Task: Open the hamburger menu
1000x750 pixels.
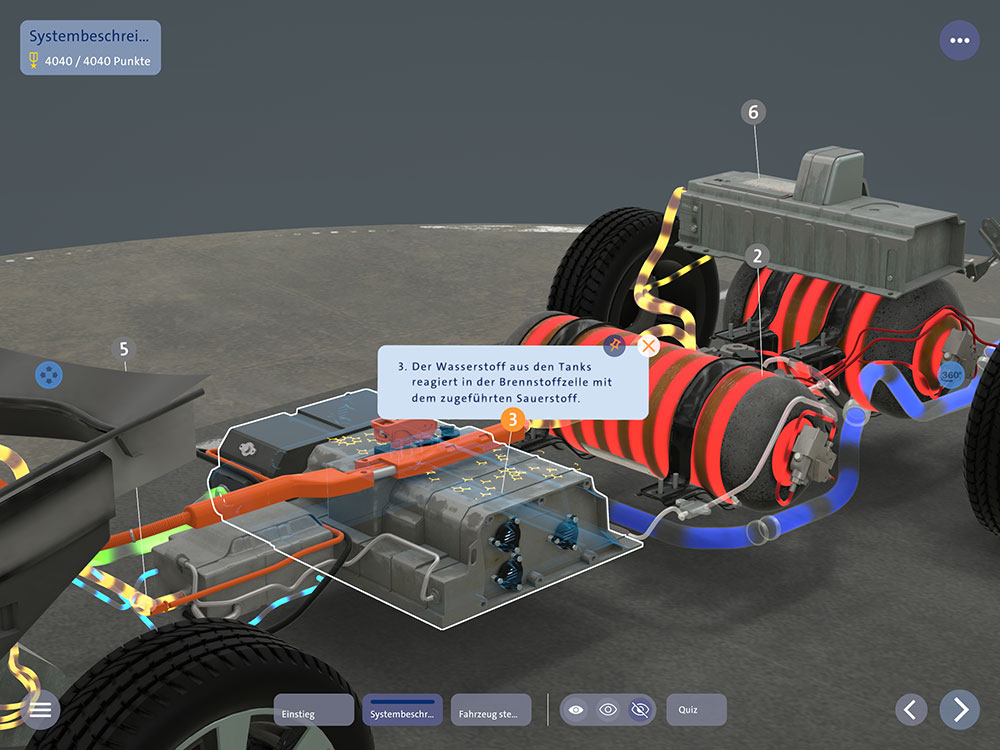Action: [x=40, y=709]
